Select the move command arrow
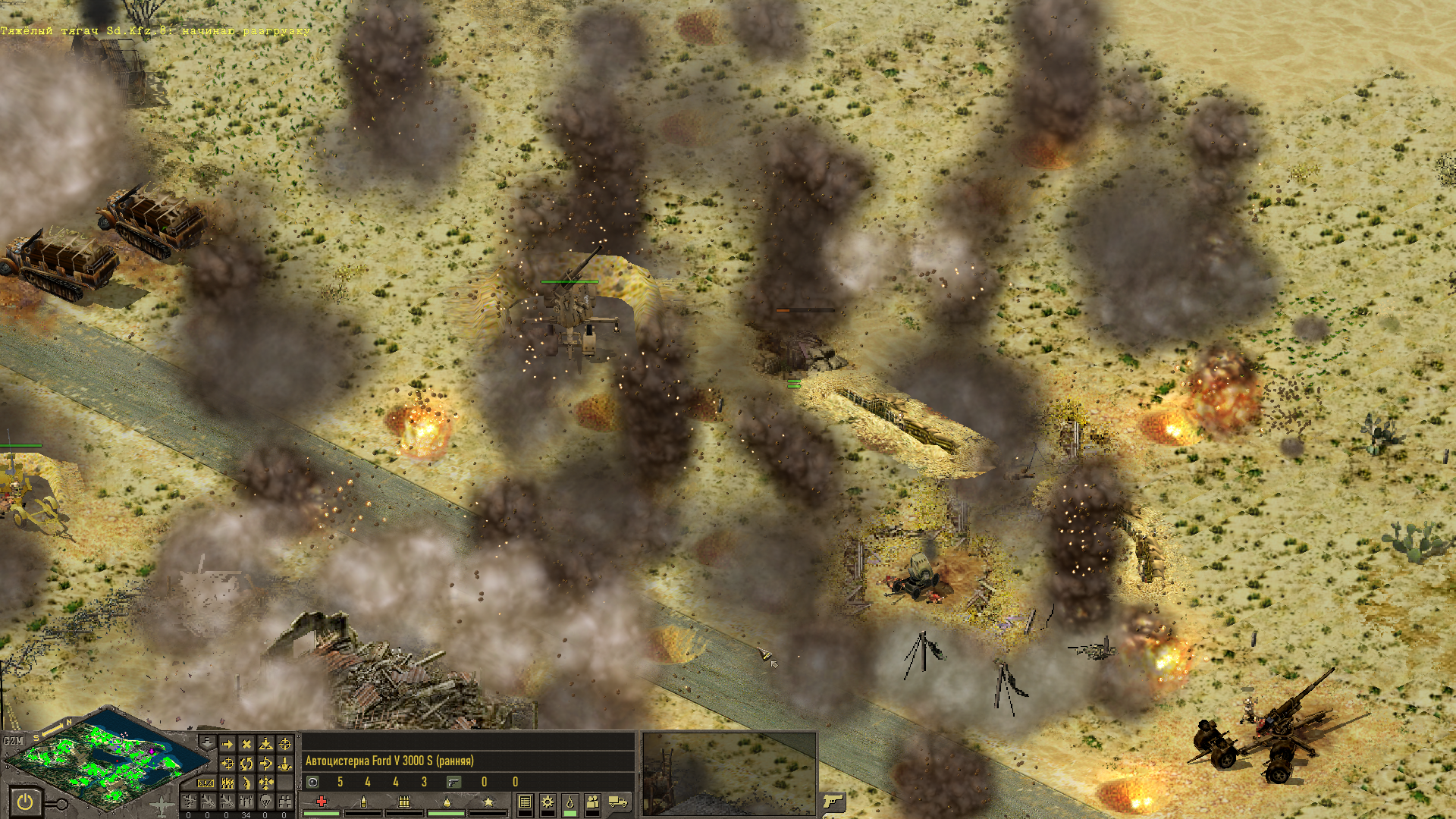The image size is (1456, 819). coord(227,745)
